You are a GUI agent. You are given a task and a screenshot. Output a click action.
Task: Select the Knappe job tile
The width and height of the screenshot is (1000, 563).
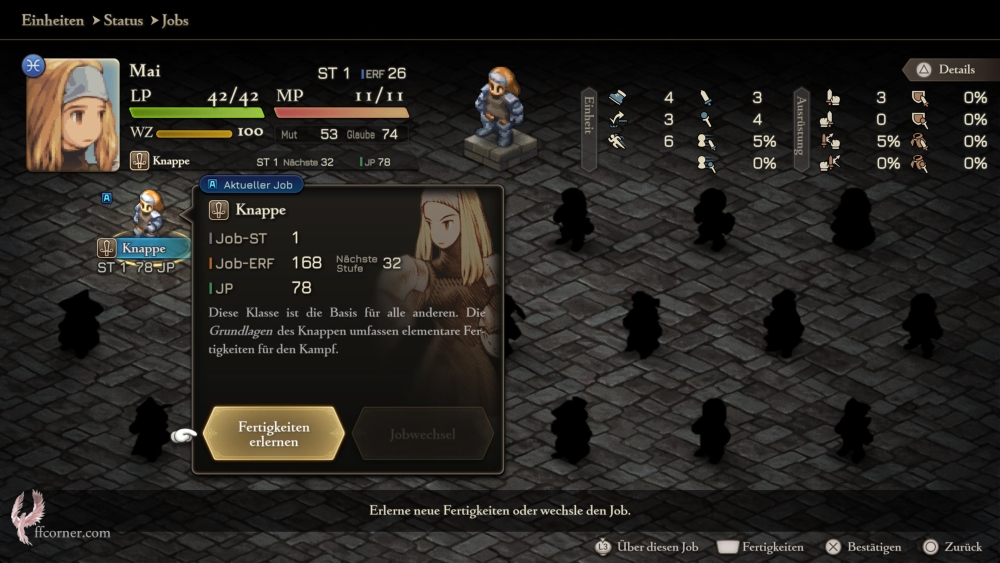pos(143,248)
